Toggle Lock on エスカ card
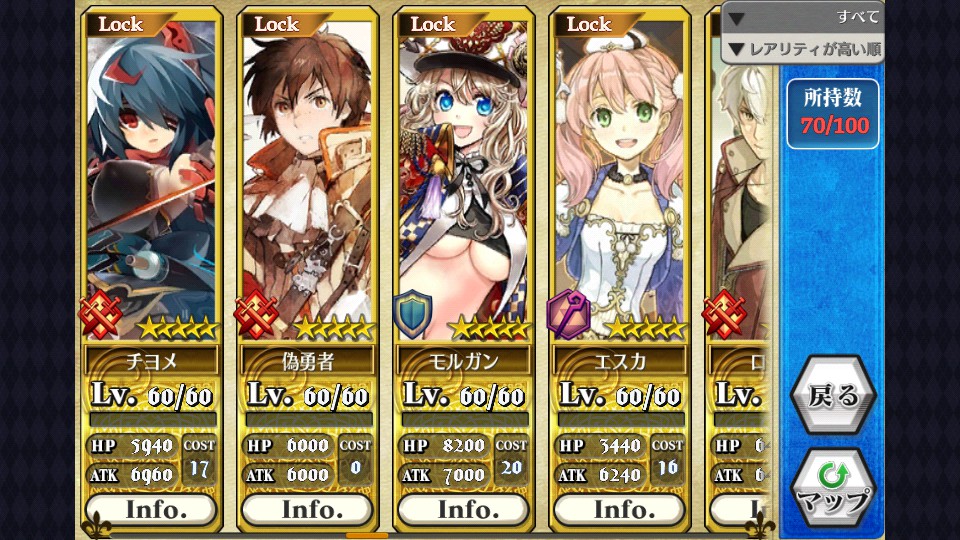Image resolution: width=960 pixels, height=540 pixels. click(589, 24)
